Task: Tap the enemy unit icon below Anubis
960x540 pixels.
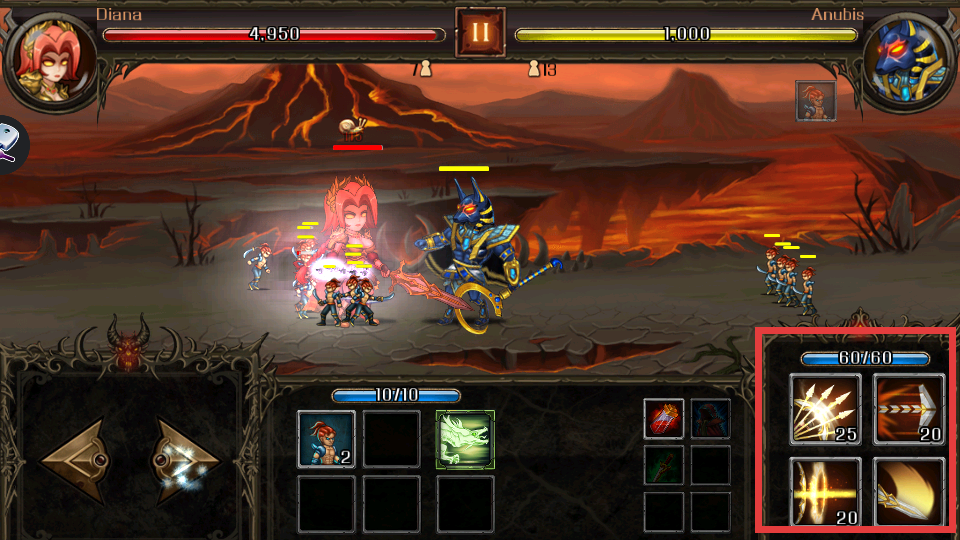Action: [815, 101]
